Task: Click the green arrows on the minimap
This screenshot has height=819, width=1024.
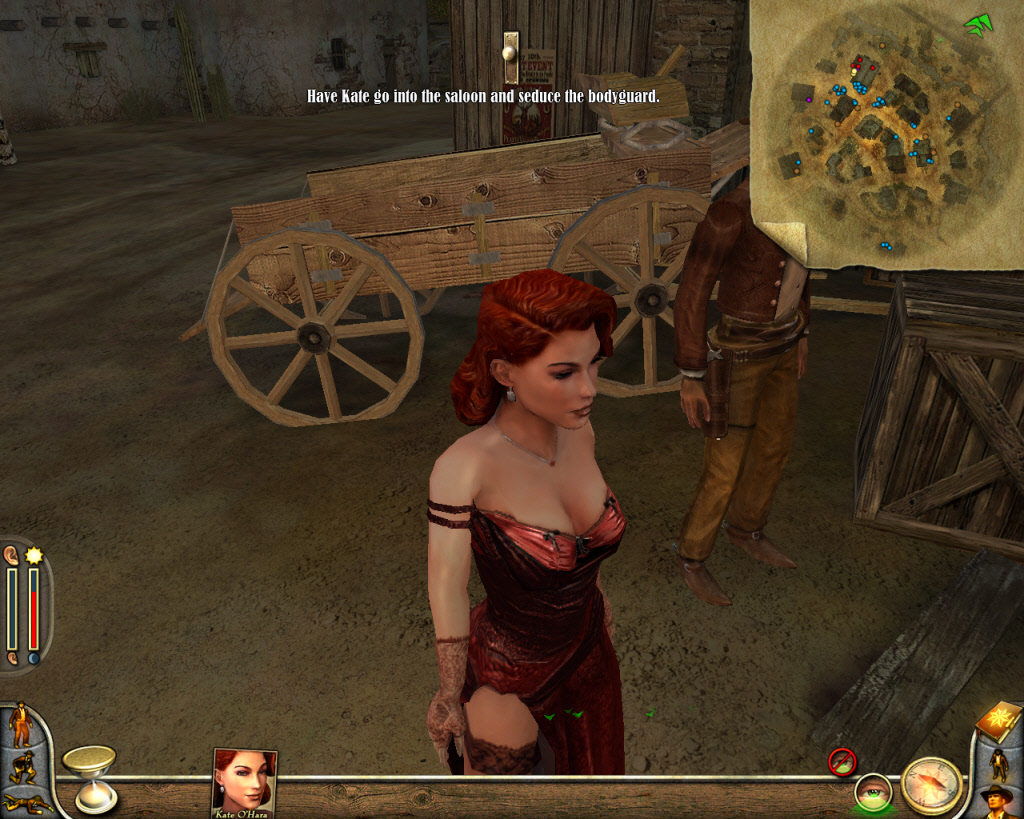Action: tap(977, 23)
